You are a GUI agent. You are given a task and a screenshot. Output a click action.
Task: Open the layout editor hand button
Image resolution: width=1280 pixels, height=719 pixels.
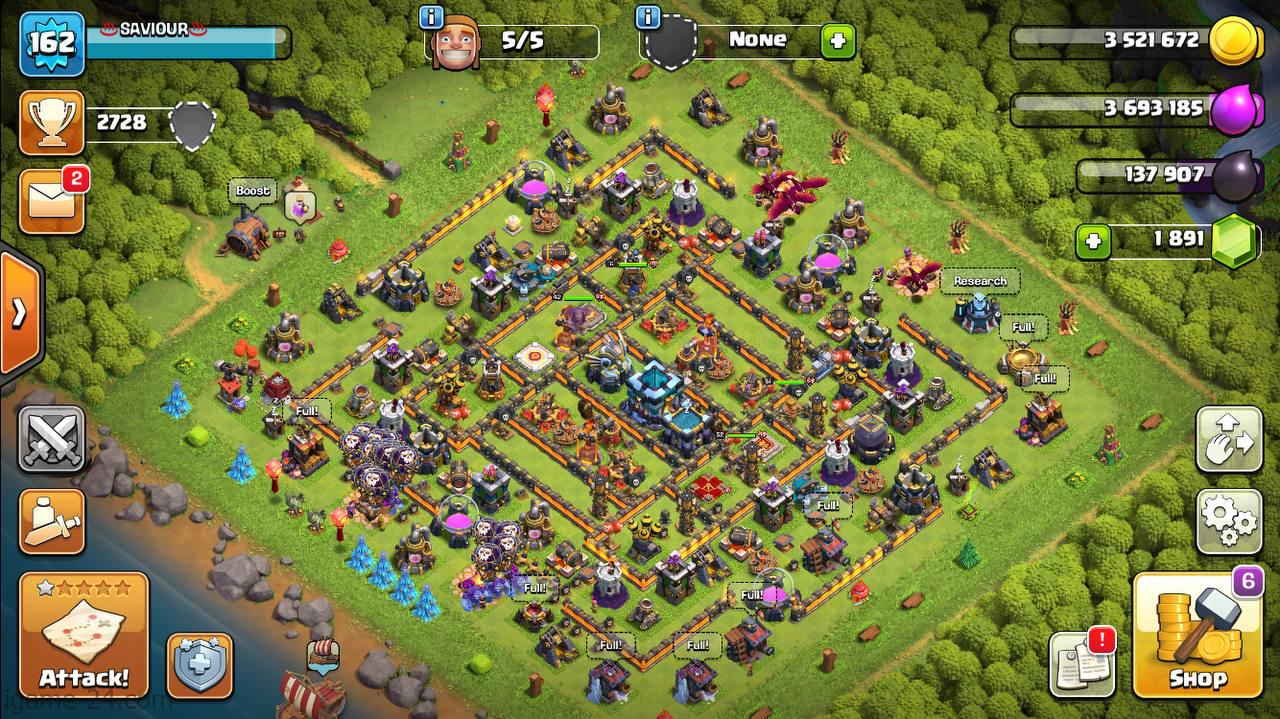[x=1229, y=440]
